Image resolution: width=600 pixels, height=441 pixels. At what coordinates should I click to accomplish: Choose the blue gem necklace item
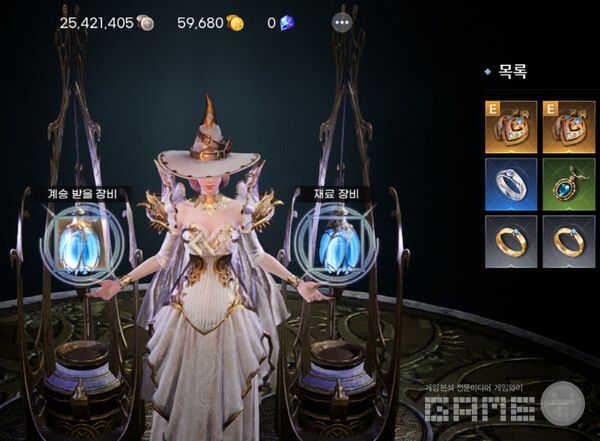pyautogui.click(x=569, y=183)
